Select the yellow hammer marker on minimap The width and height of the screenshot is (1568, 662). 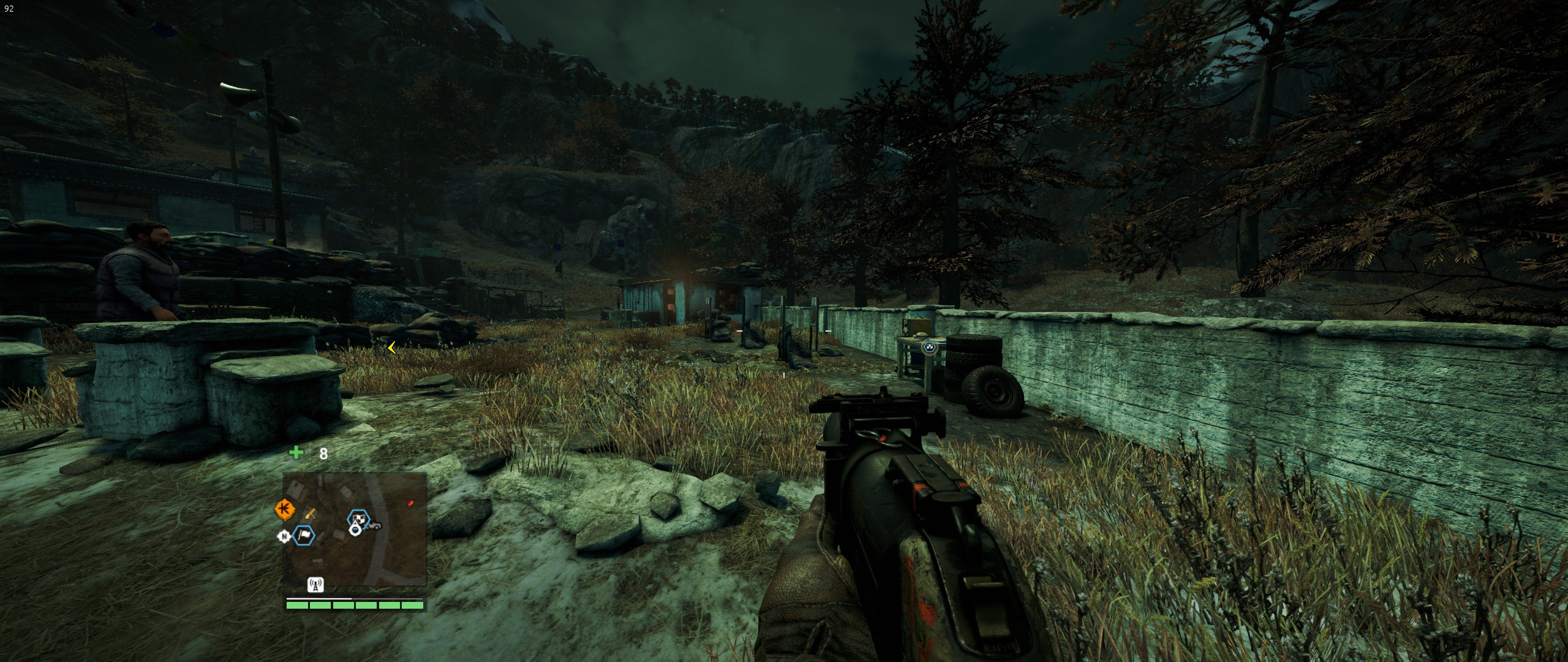310,513
